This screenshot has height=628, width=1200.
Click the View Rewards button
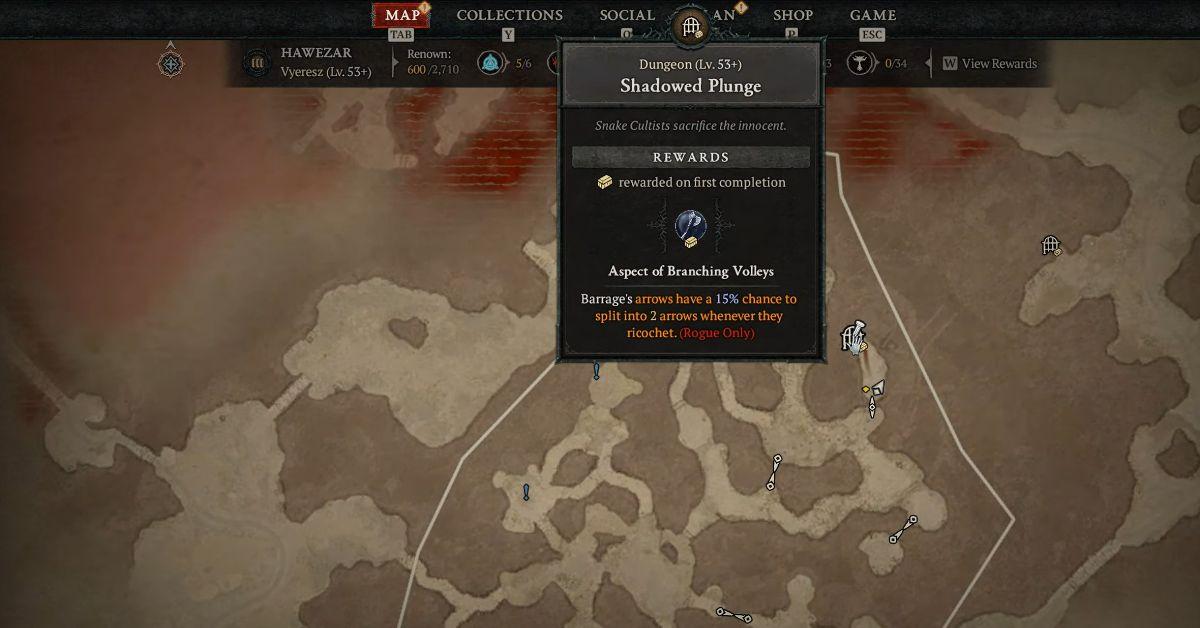tap(989, 64)
